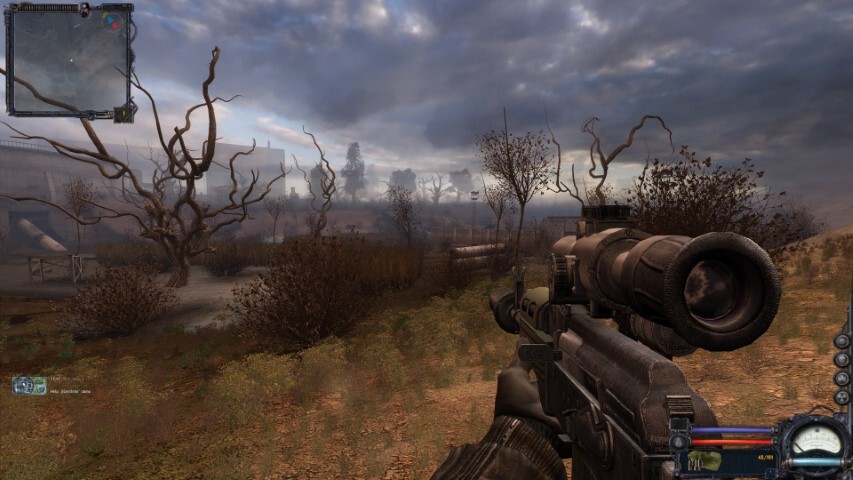Click the minimap in the corner
853x480 pixels.
coord(70,60)
